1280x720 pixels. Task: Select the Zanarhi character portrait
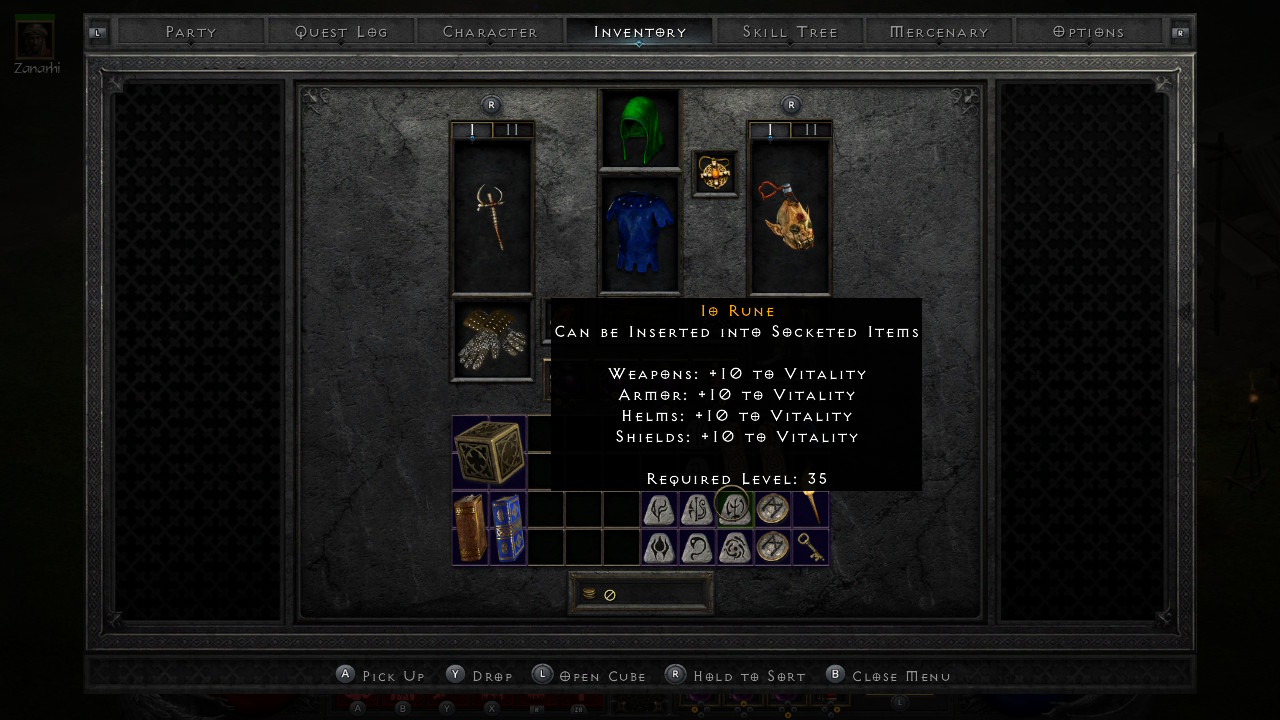click(35, 37)
